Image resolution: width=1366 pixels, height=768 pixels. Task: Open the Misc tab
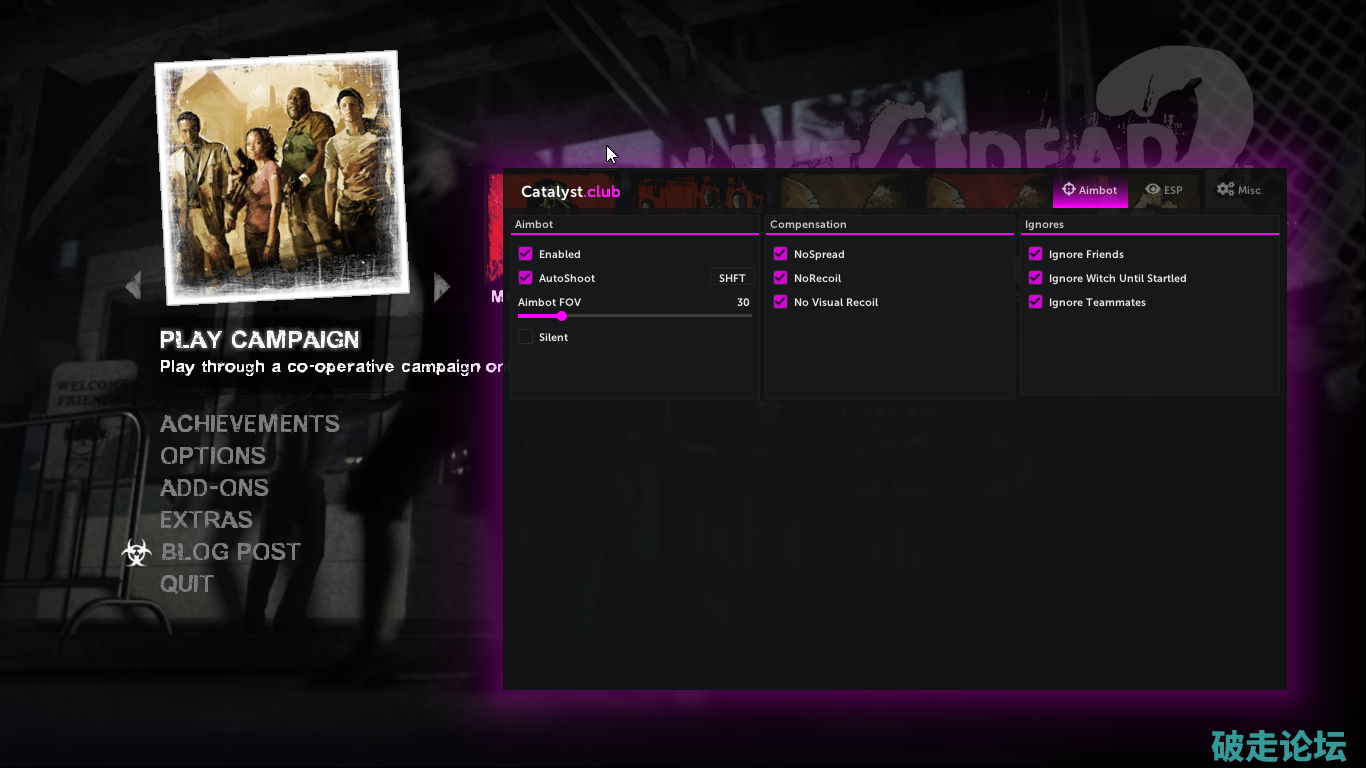[x=1238, y=190]
